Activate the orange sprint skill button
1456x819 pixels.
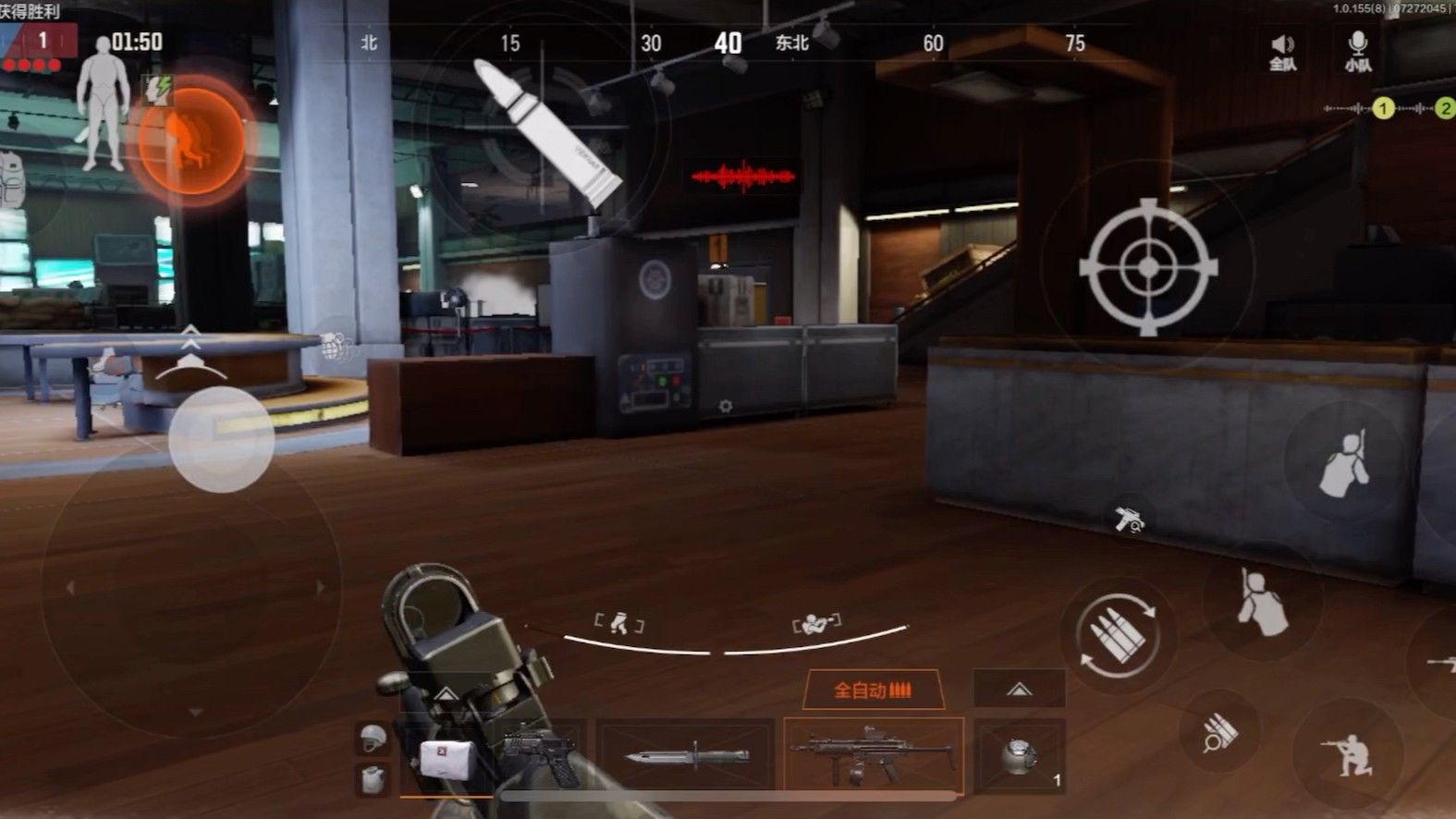click(191, 141)
